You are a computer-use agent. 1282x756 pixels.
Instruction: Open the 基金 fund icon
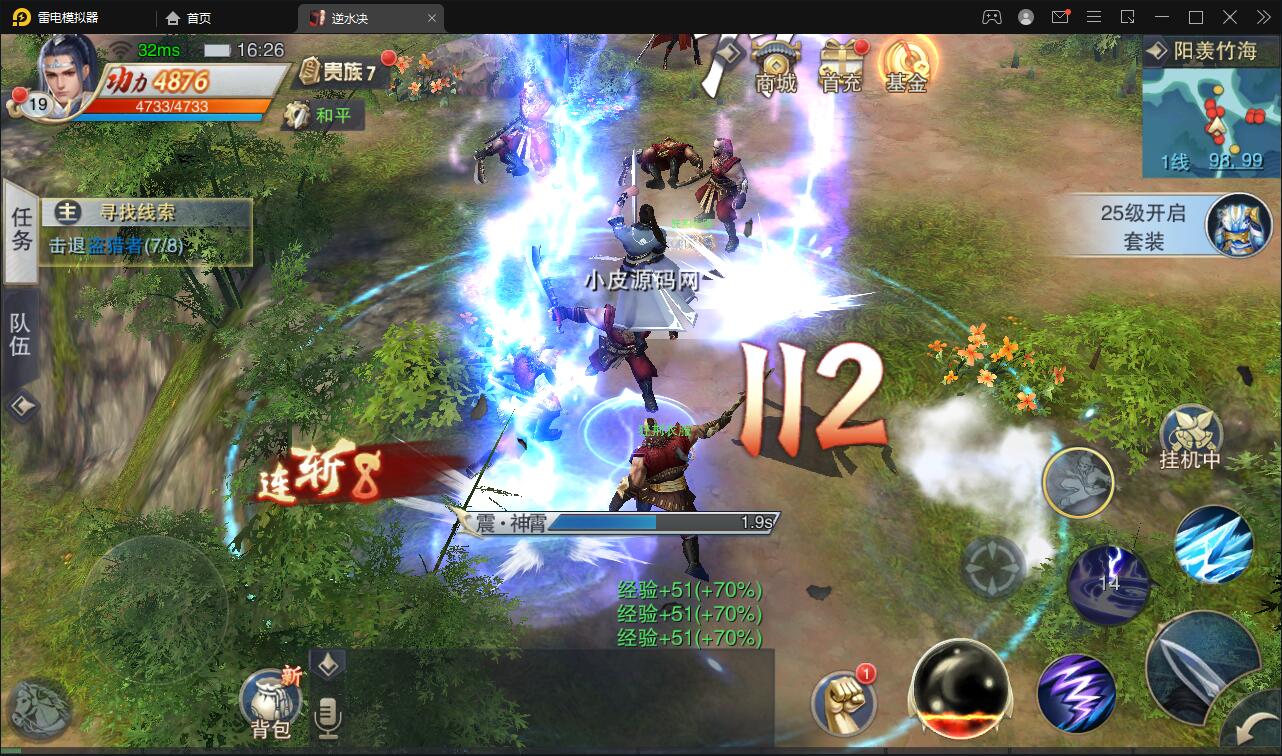(x=906, y=67)
